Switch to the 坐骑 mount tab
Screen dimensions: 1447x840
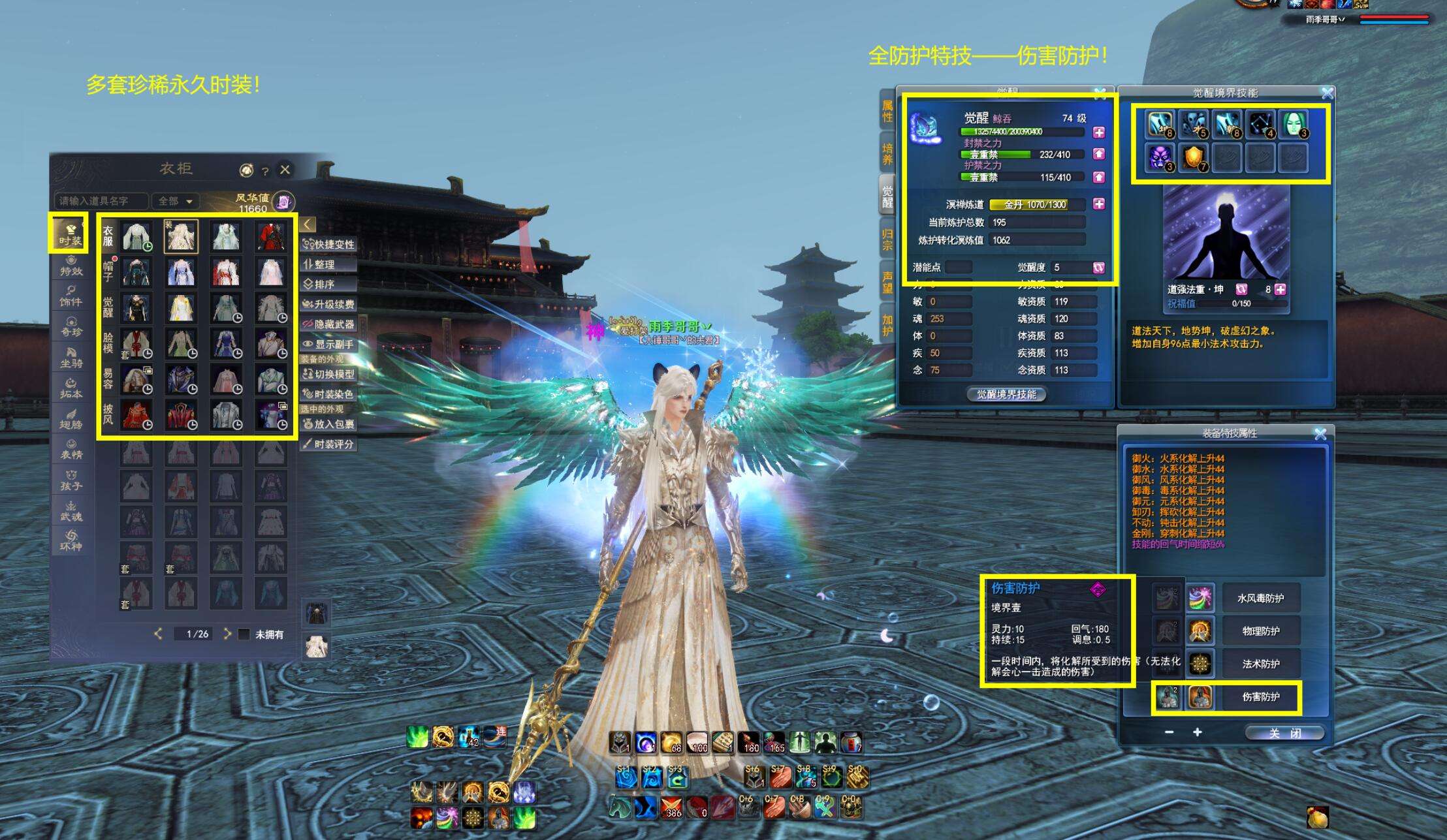71,358
